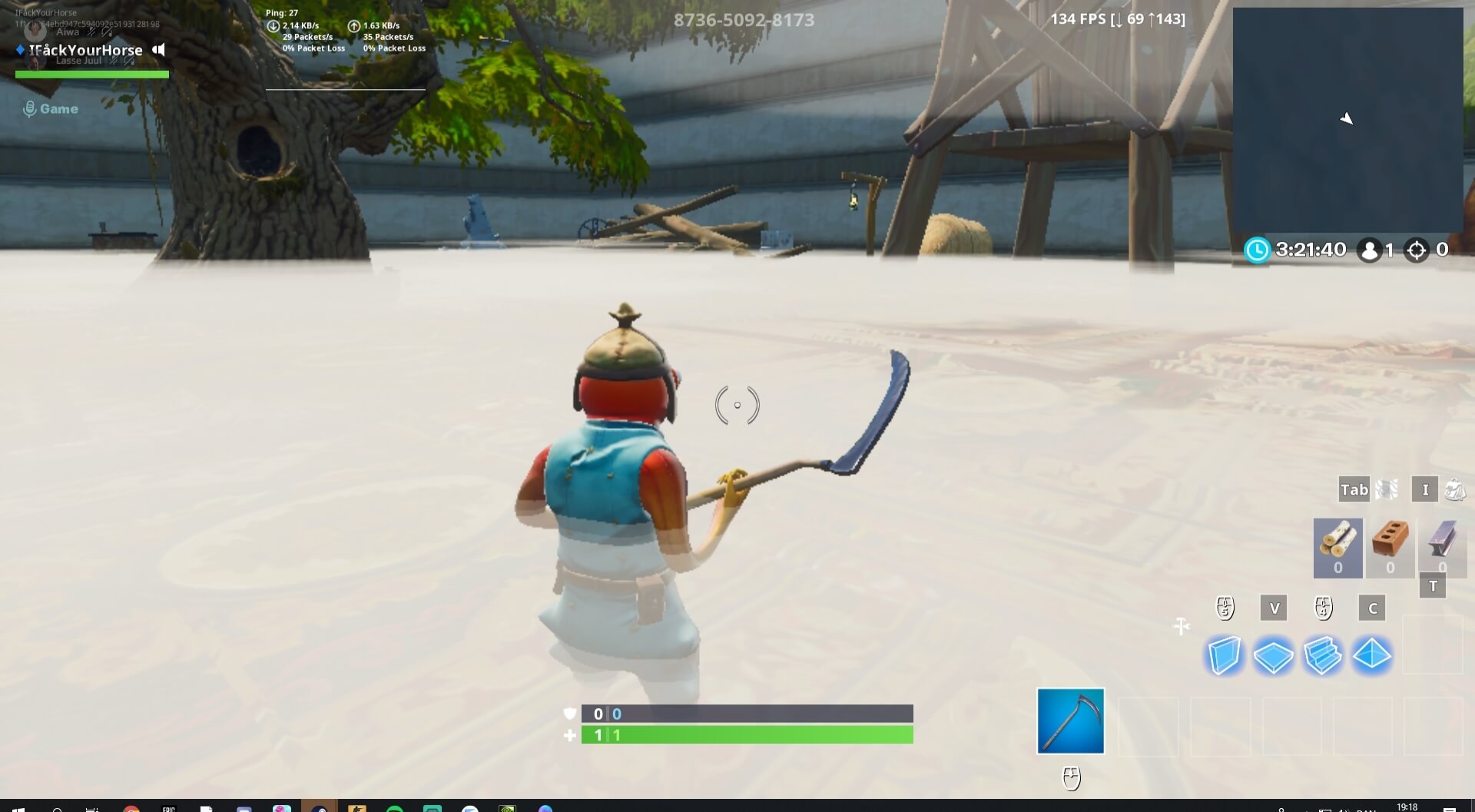The image size is (1475, 812).
Task: Click the minimap panel
Action: click(1347, 119)
